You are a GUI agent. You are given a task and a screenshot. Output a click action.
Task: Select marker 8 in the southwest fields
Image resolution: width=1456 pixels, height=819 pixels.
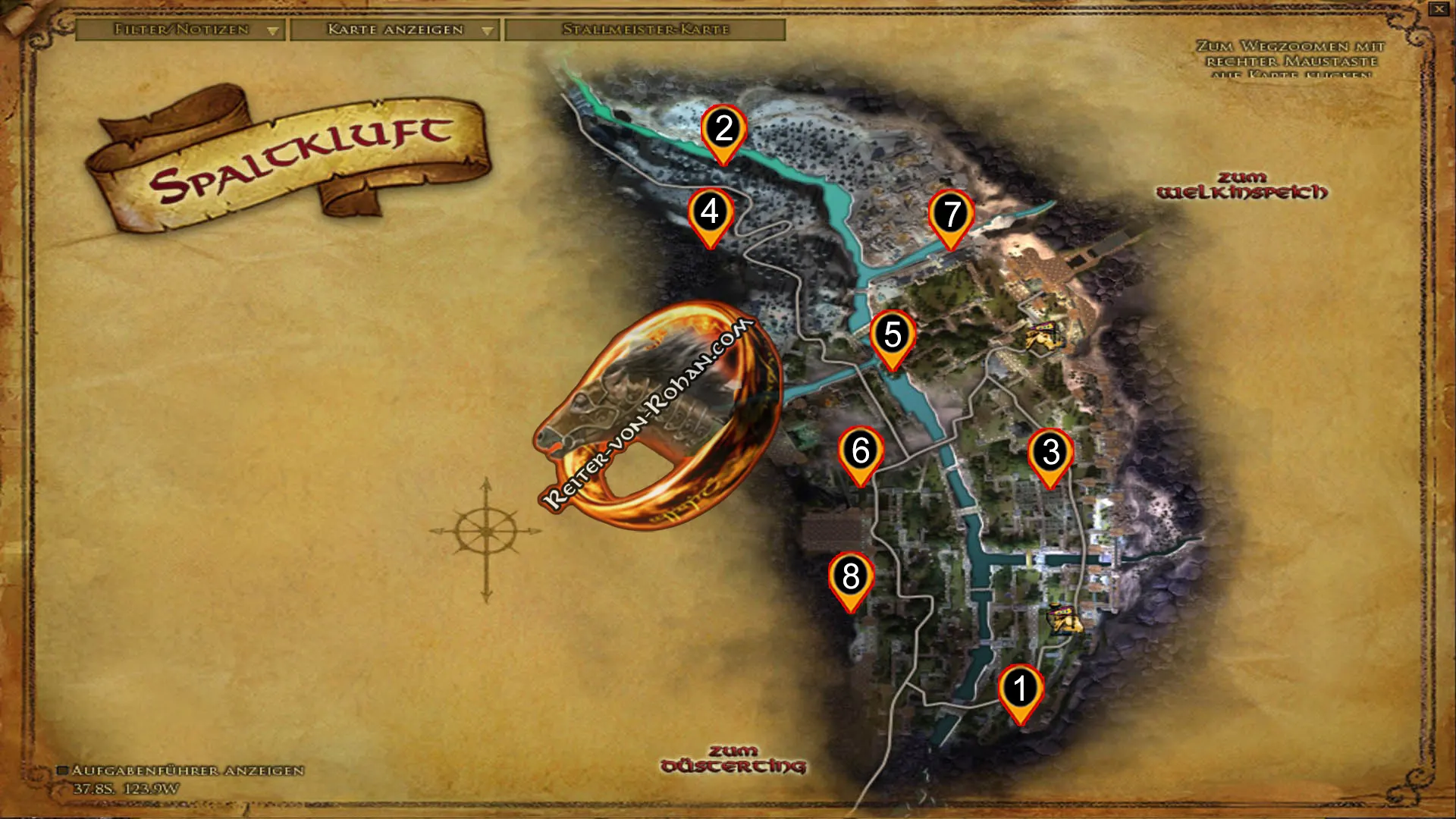[x=851, y=575]
